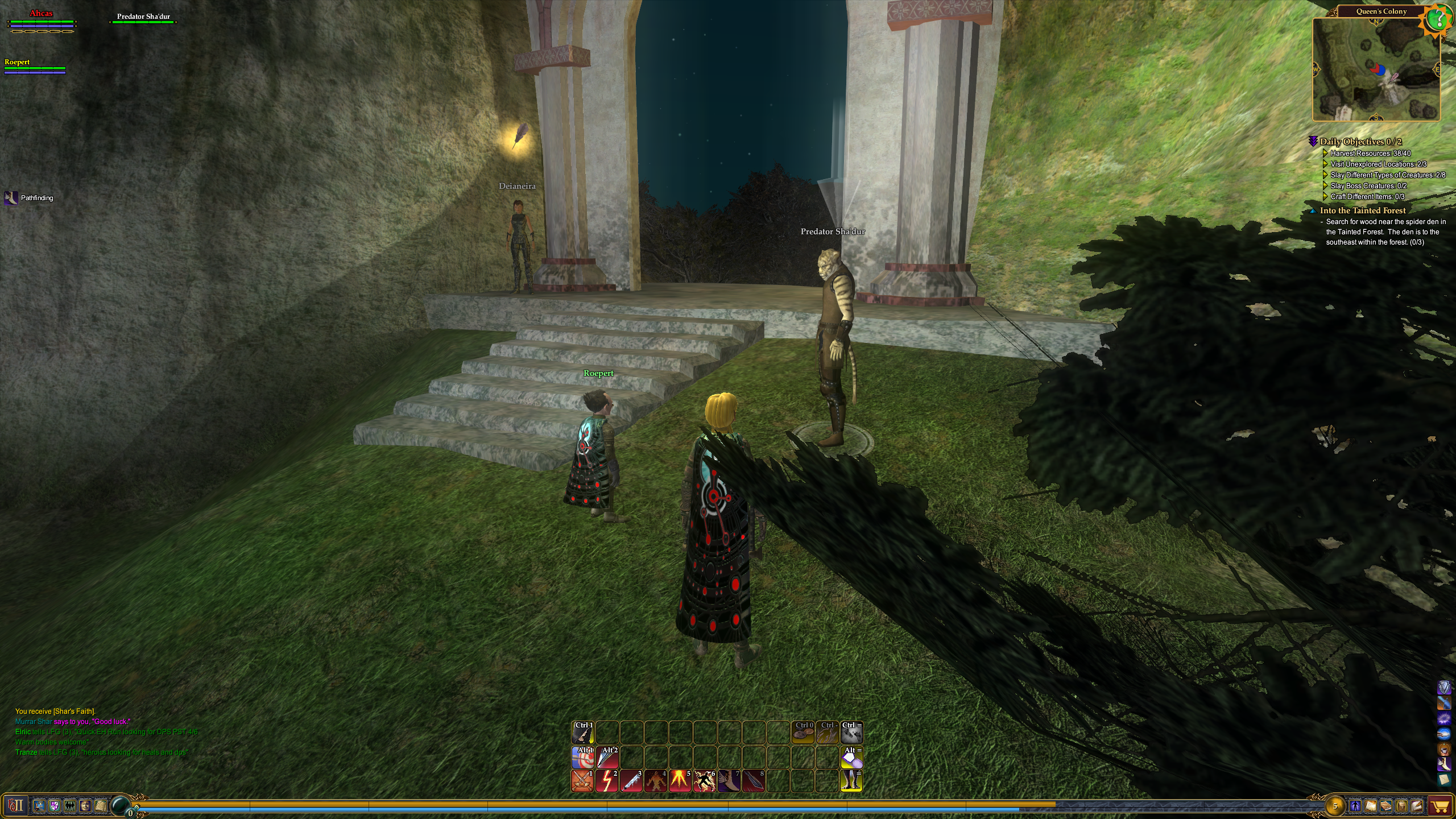
Task: Open the character silhouette window icon
Action: [1355, 806]
